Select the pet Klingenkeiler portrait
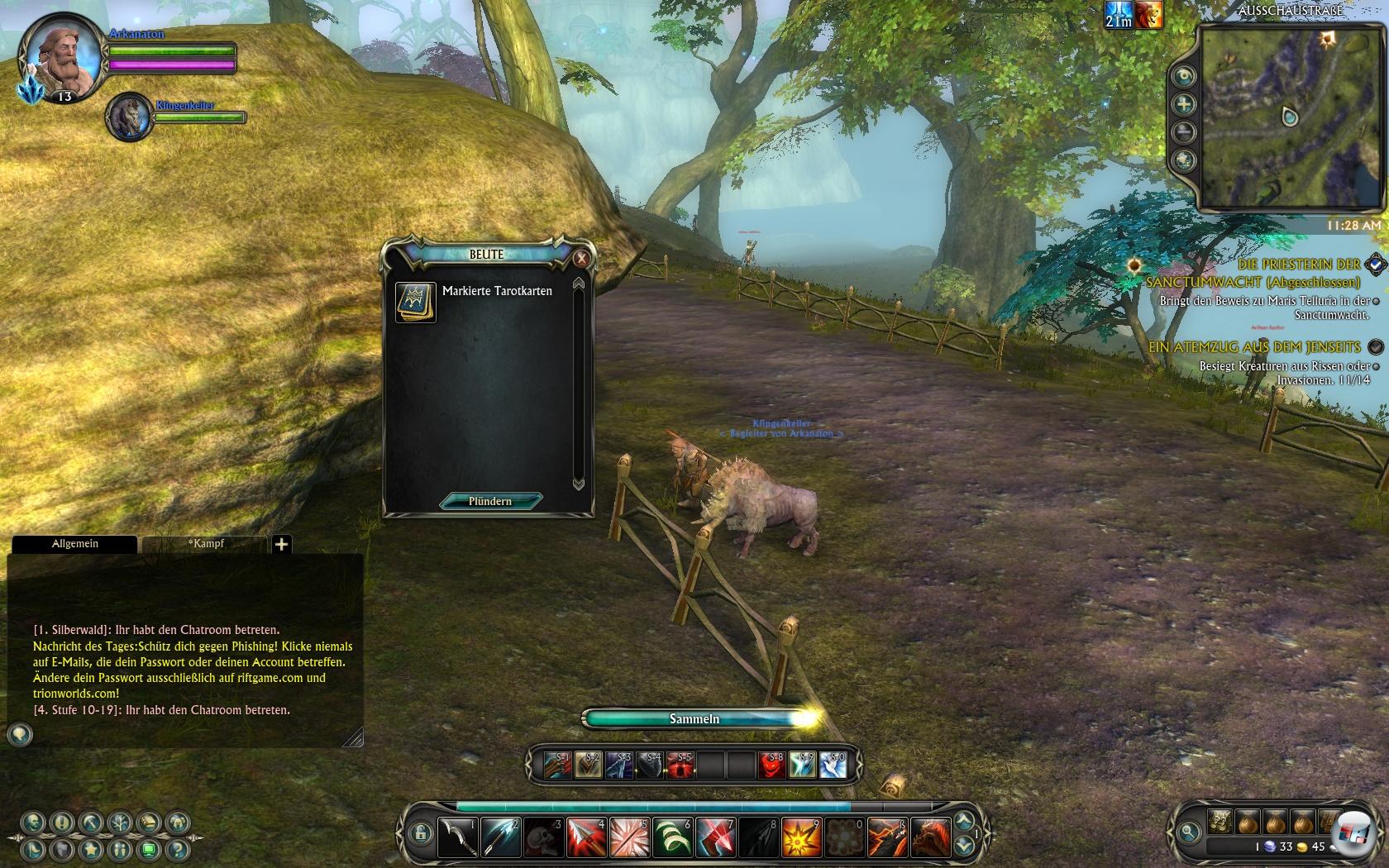 pyautogui.click(x=128, y=117)
